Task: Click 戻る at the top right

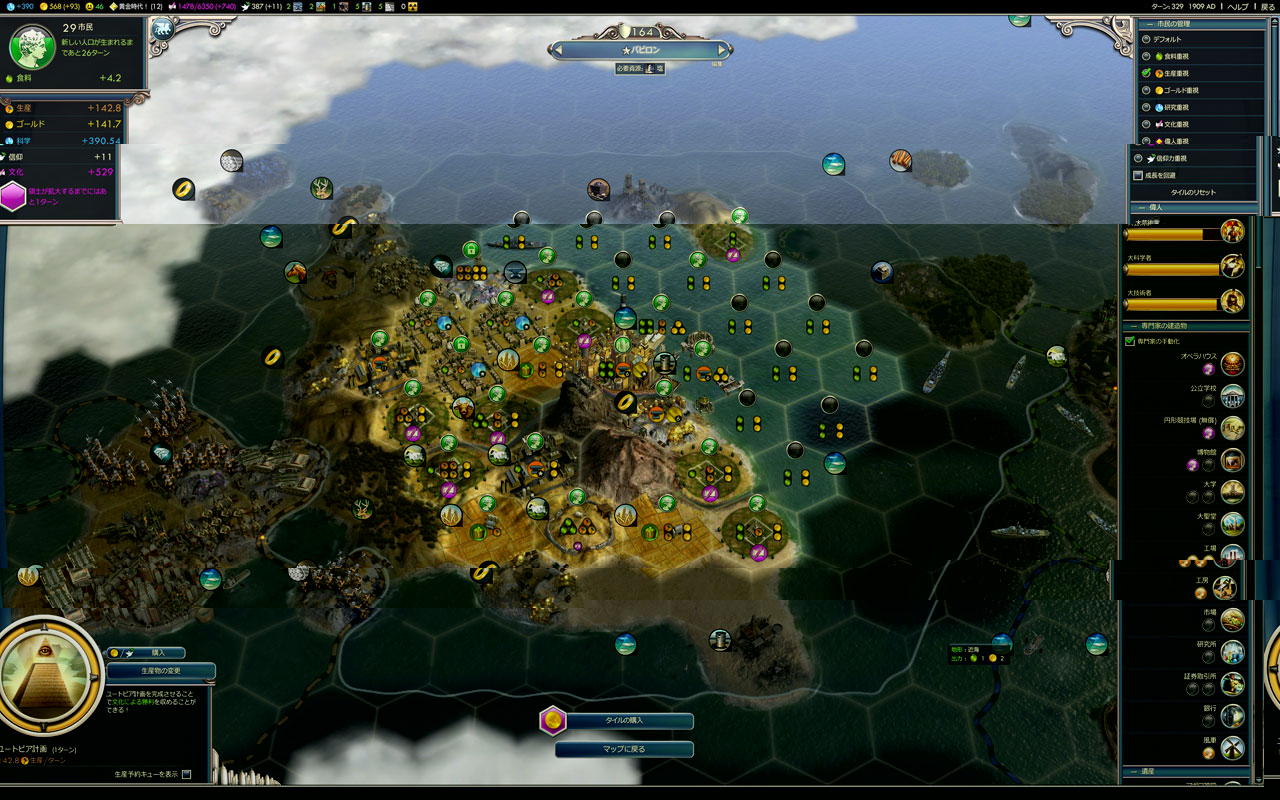Action: click(1267, 6)
